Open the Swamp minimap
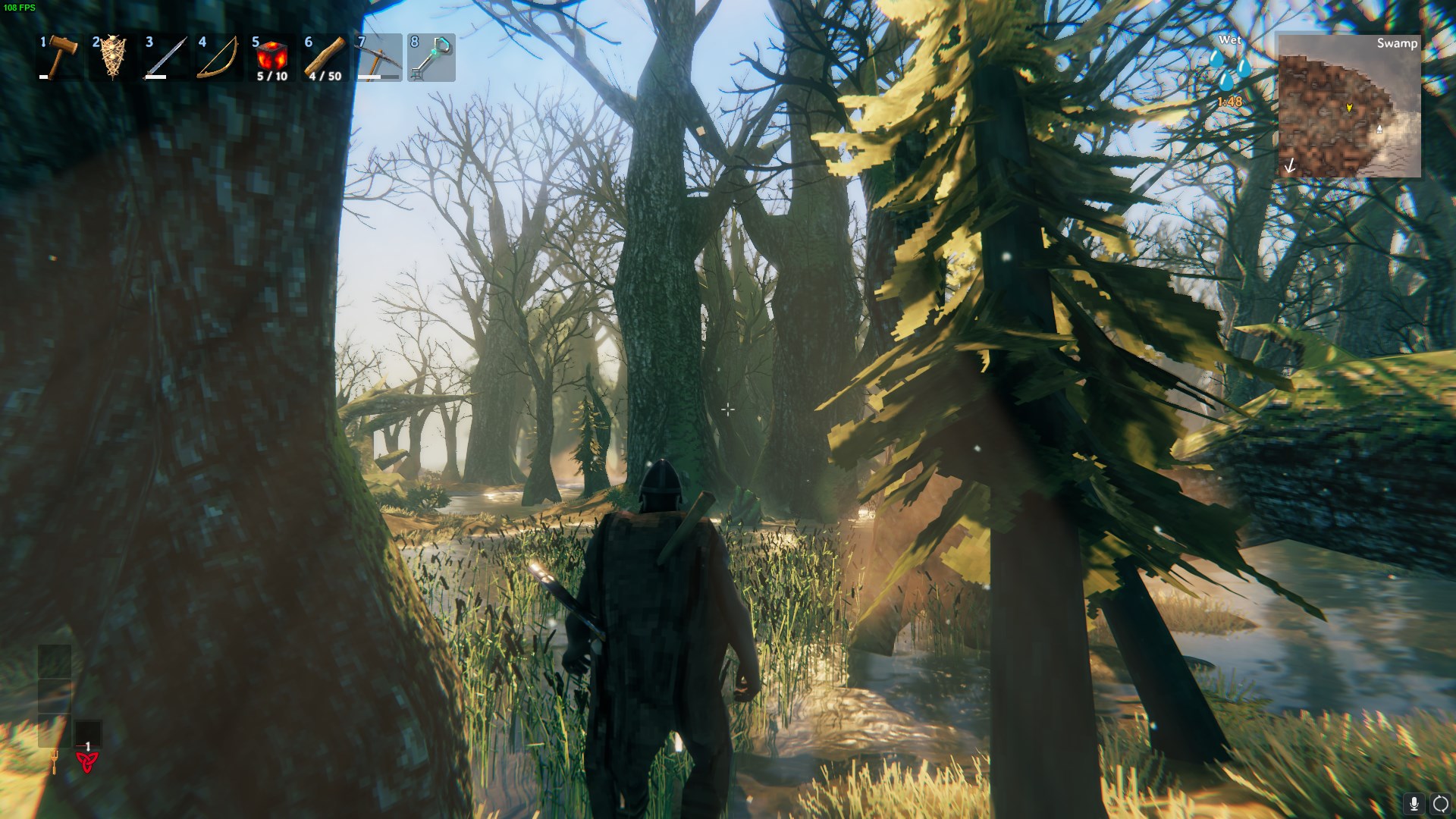The width and height of the screenshot is (1456, 819). tap(1349, 106)
